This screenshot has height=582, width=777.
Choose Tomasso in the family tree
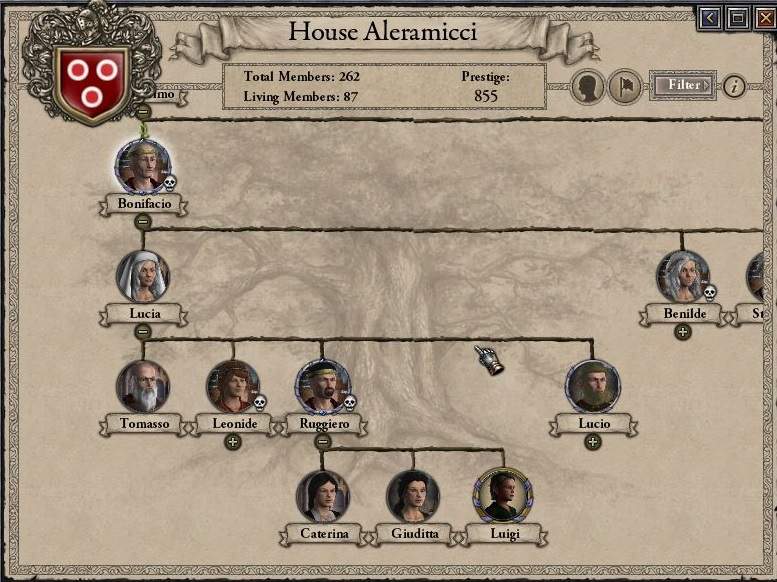tap(142, 386)
